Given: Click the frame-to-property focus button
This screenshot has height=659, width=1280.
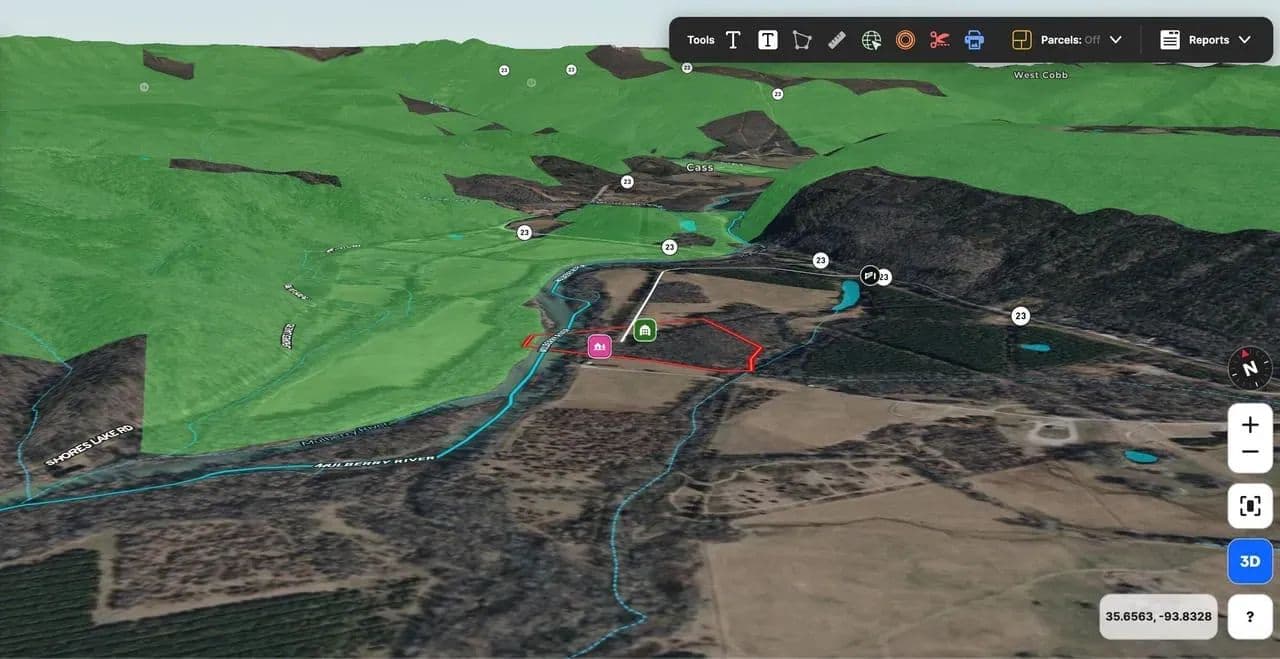Looking at the screenshot, I should pos(1250,506).
